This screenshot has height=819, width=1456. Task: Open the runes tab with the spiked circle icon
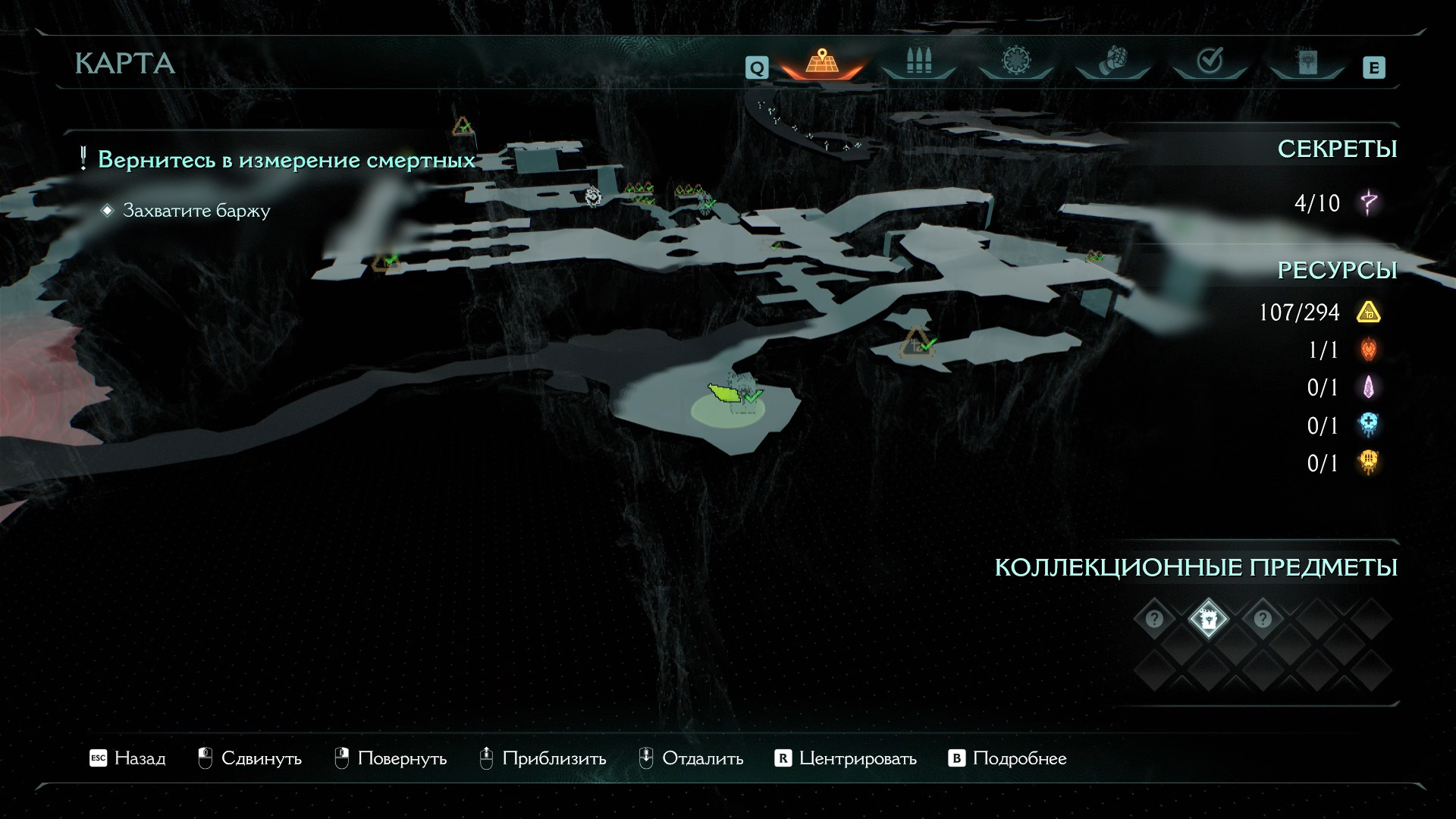pos(1015,61)
